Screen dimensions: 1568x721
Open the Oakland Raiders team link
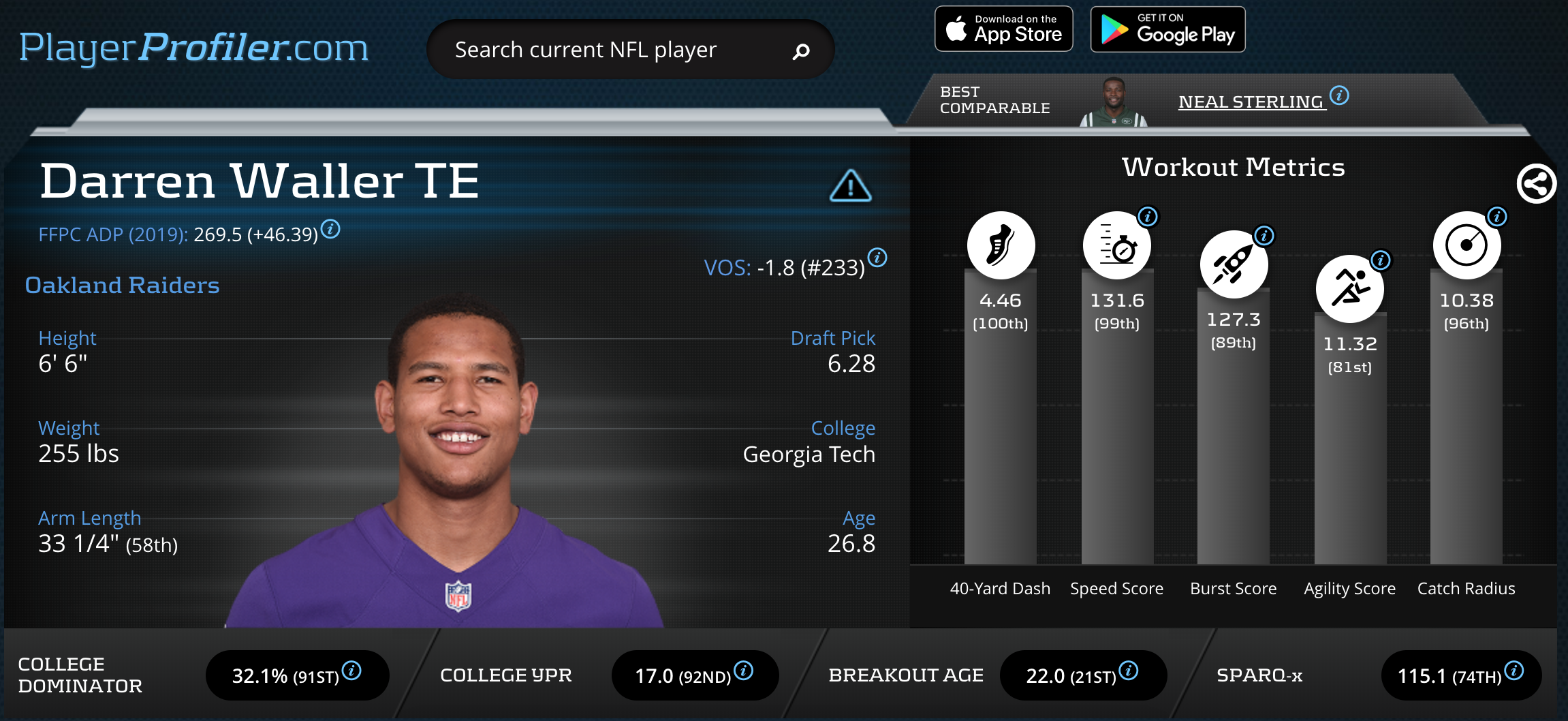pos(123,285)
